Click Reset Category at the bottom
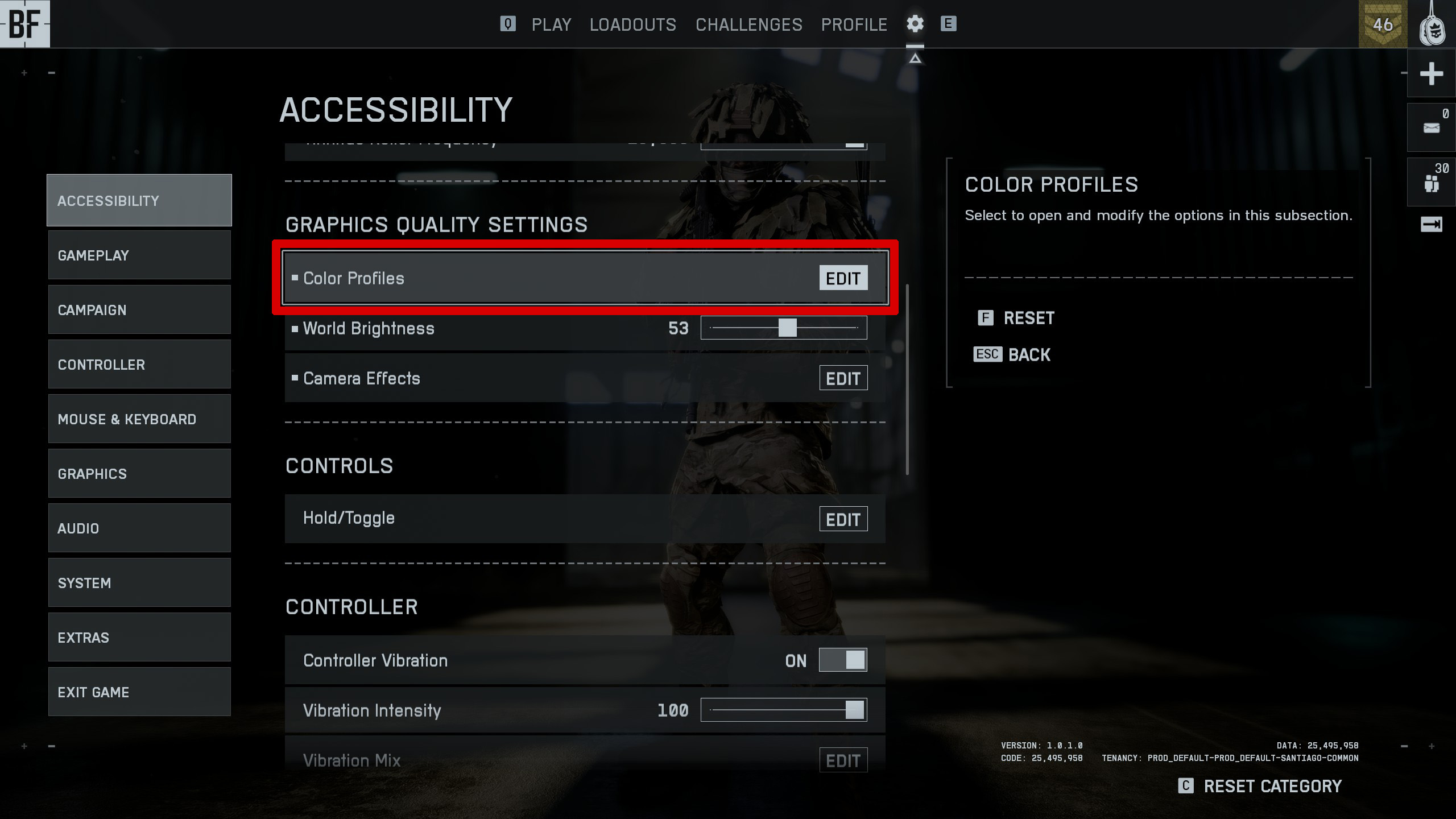 point(1272,787)
